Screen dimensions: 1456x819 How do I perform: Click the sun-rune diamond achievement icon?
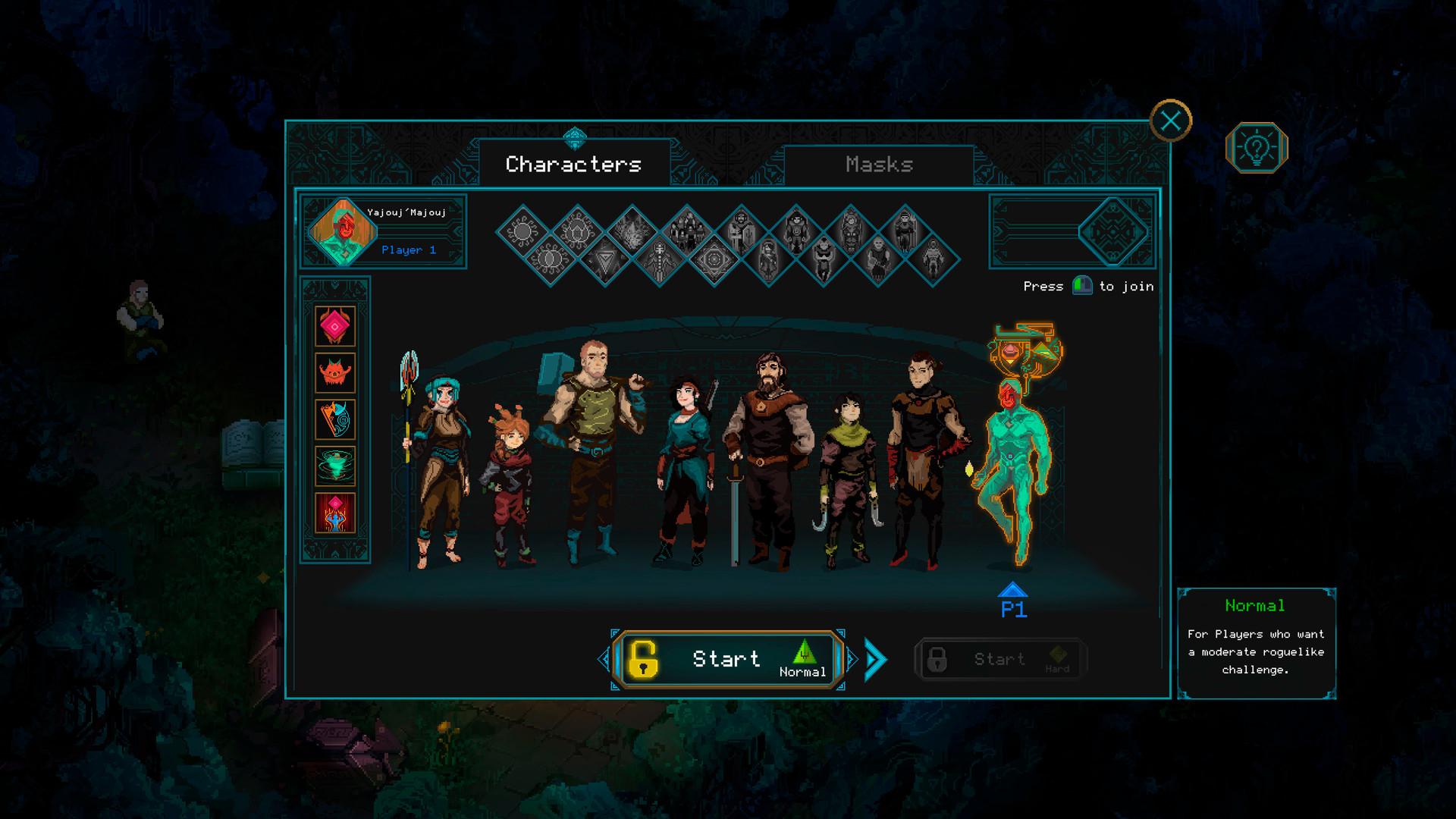[x=523, y=231]
